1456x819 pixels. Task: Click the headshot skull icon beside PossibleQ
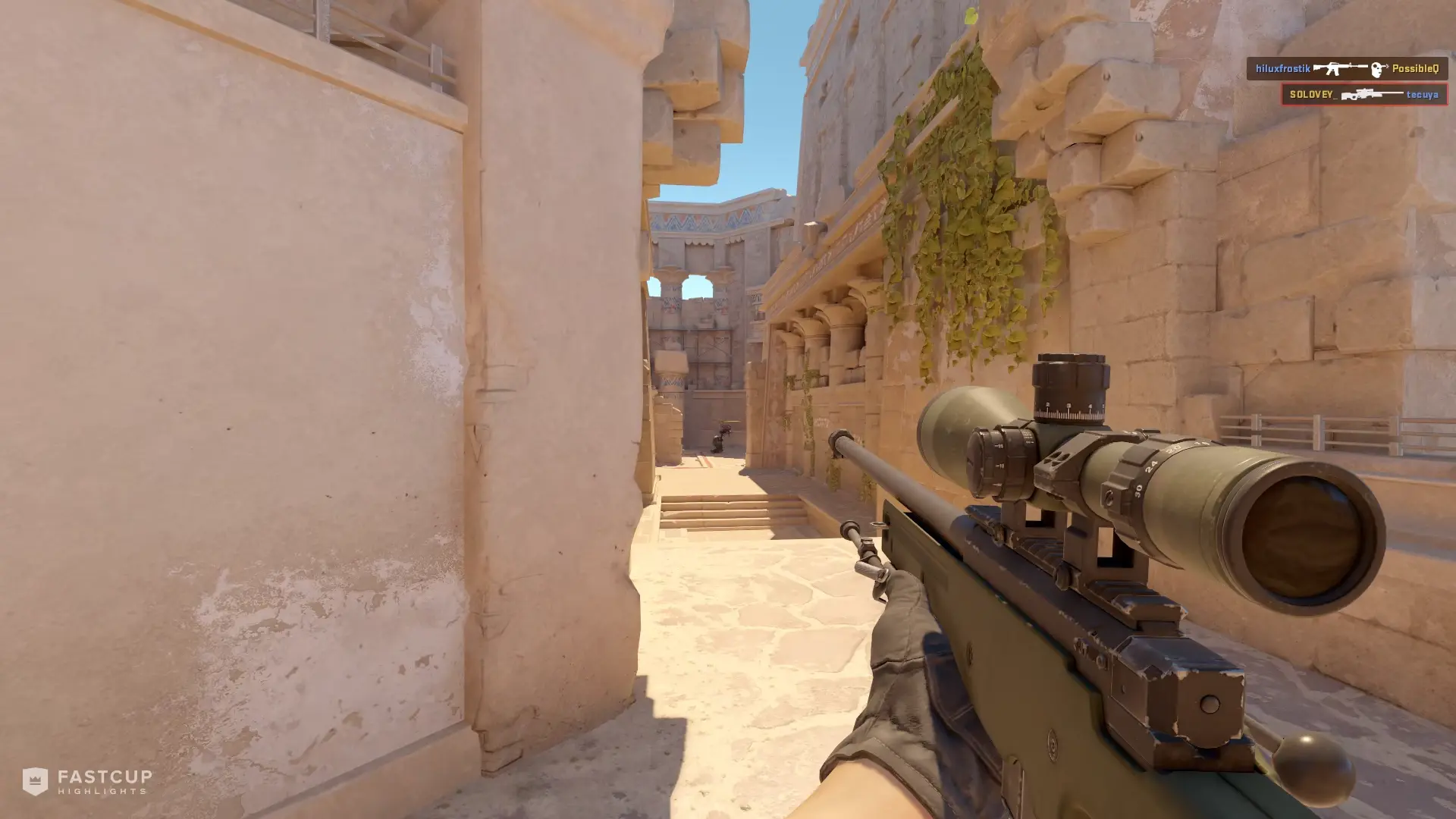tap(1376, 69)
